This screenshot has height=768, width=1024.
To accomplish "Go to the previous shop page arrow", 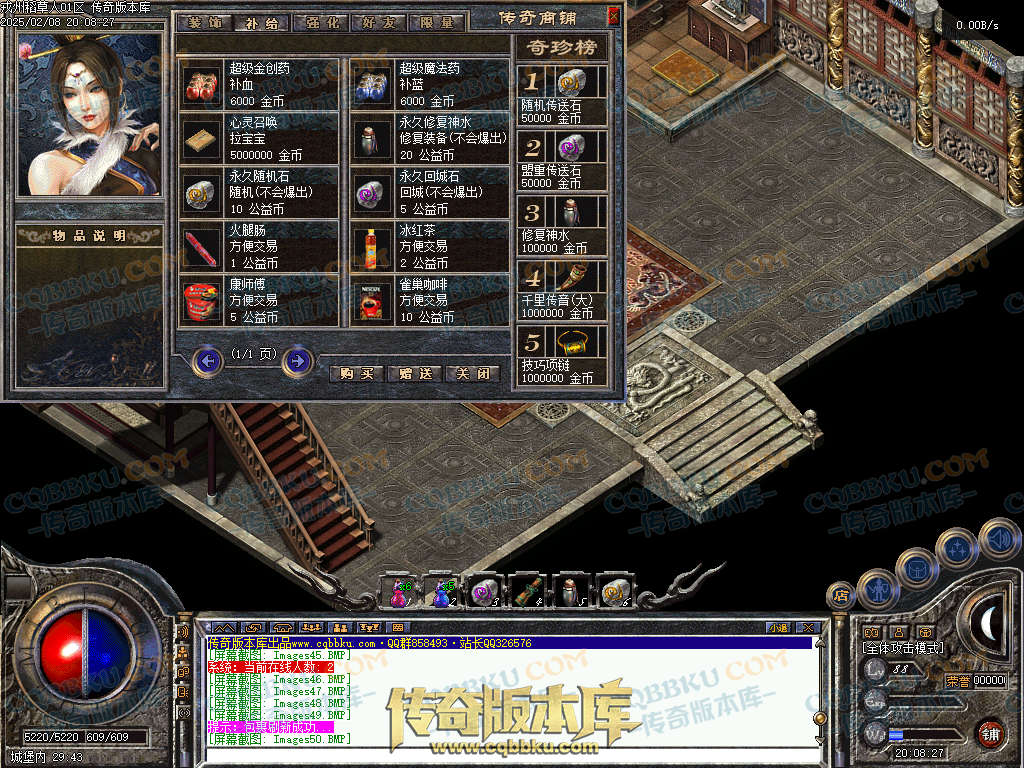I will click(207, 360).
